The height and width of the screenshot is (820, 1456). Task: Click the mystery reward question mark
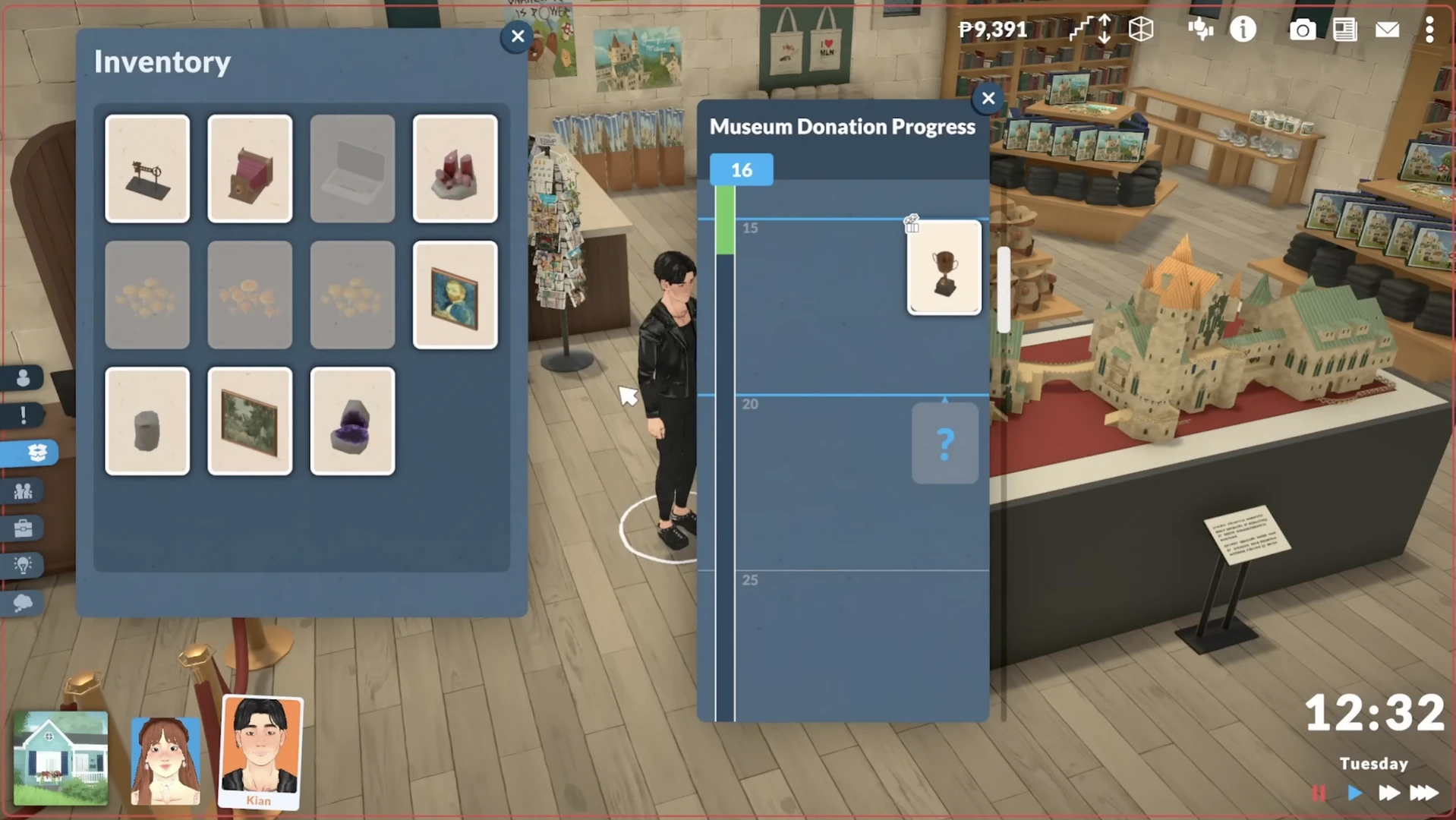pos(944,443)
